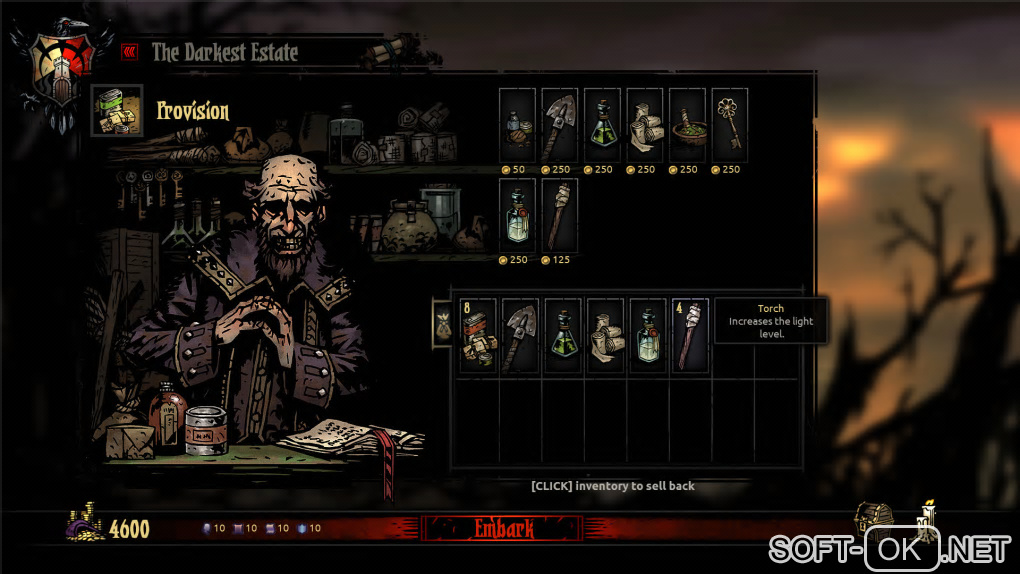Buy holy water from the shop

517,214
